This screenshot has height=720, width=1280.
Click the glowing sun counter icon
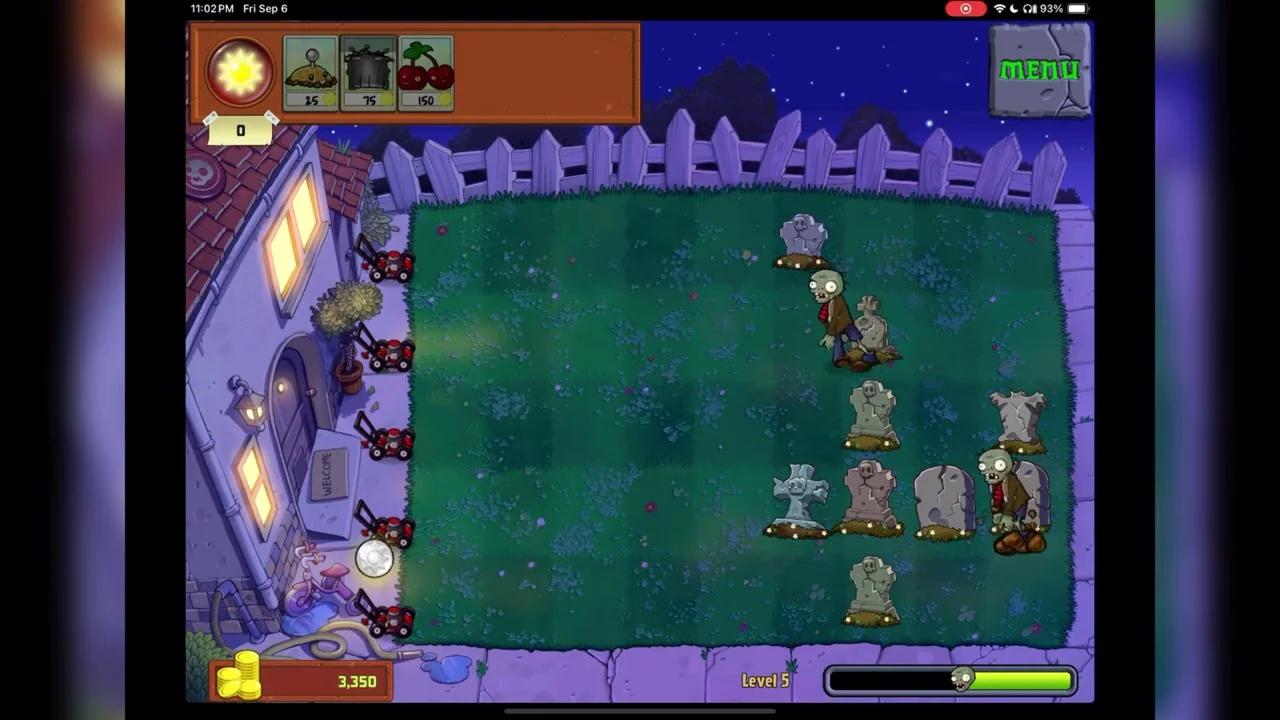[239, 68]
